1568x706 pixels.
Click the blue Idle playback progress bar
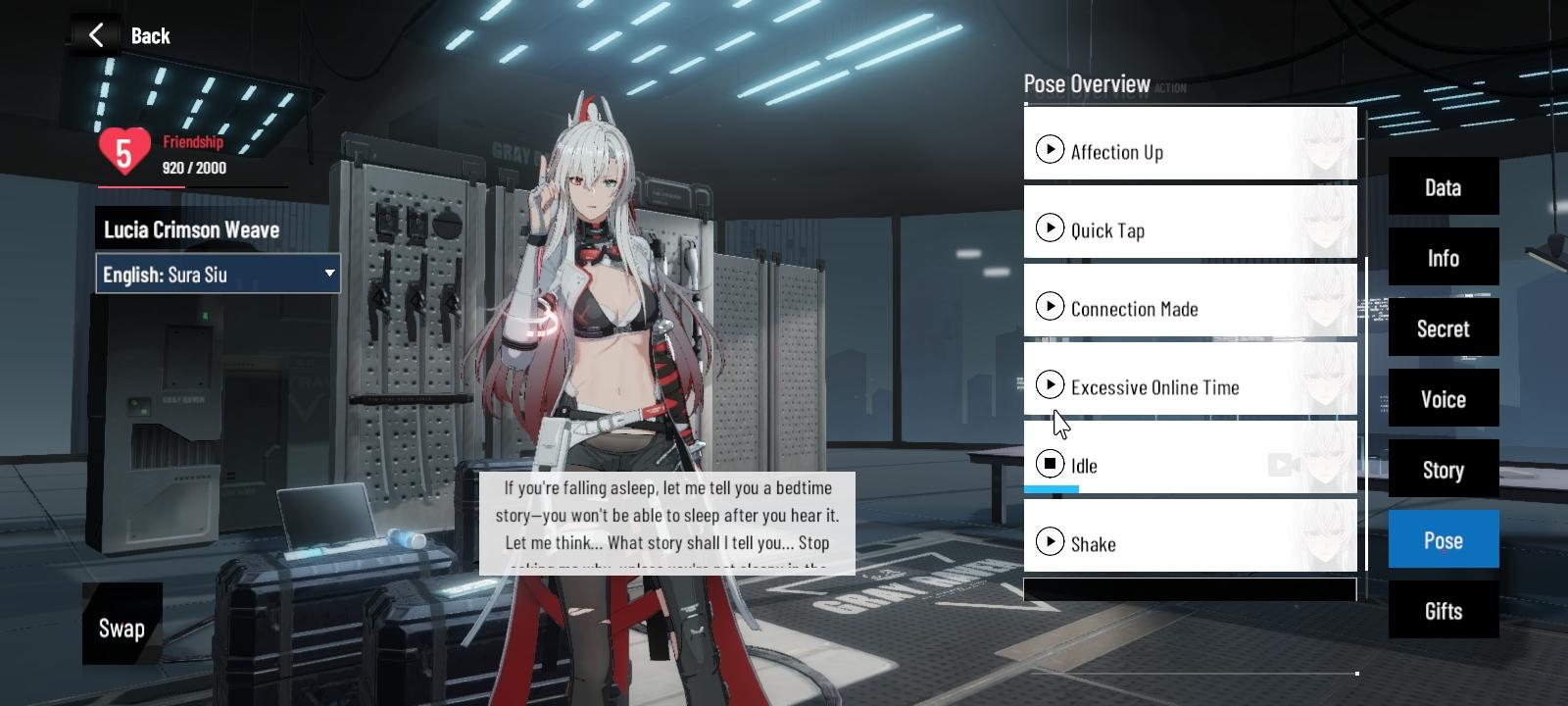1052,491
